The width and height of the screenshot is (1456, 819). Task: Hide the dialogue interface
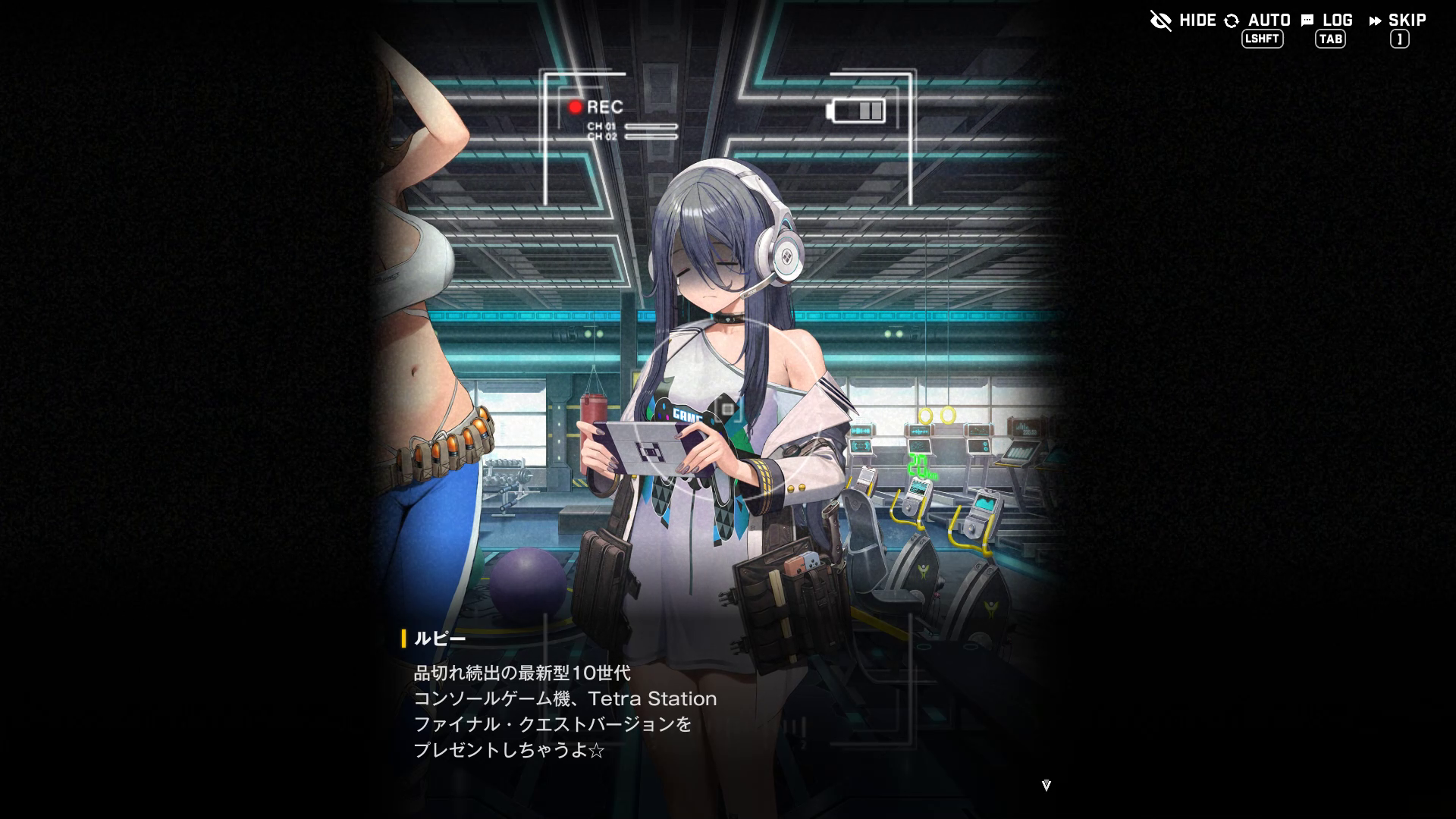click(1183, 20)
